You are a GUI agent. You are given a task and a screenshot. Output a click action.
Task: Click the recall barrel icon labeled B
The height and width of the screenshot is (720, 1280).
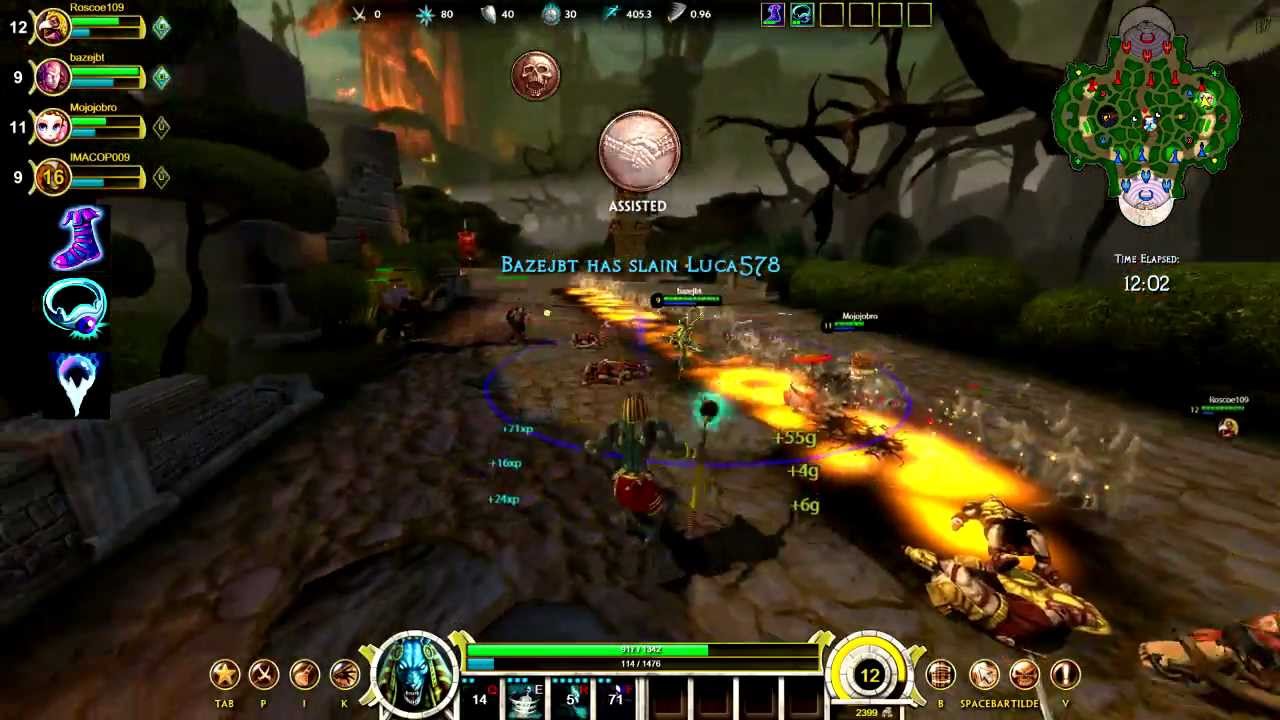940,675
